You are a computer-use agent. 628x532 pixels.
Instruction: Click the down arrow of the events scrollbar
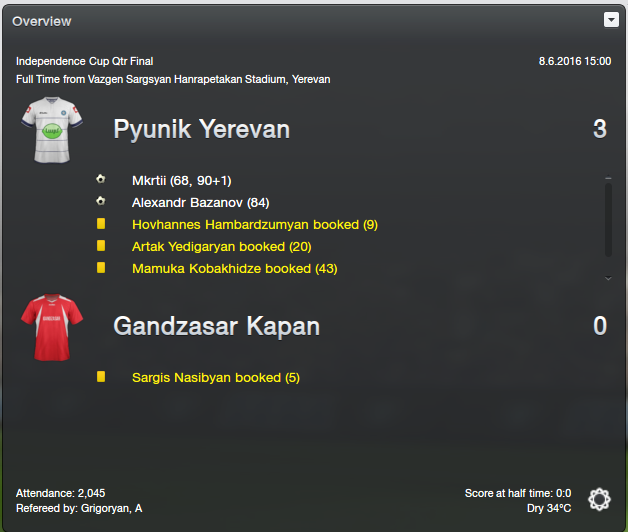pyautogui.click(x=608, y=277)
